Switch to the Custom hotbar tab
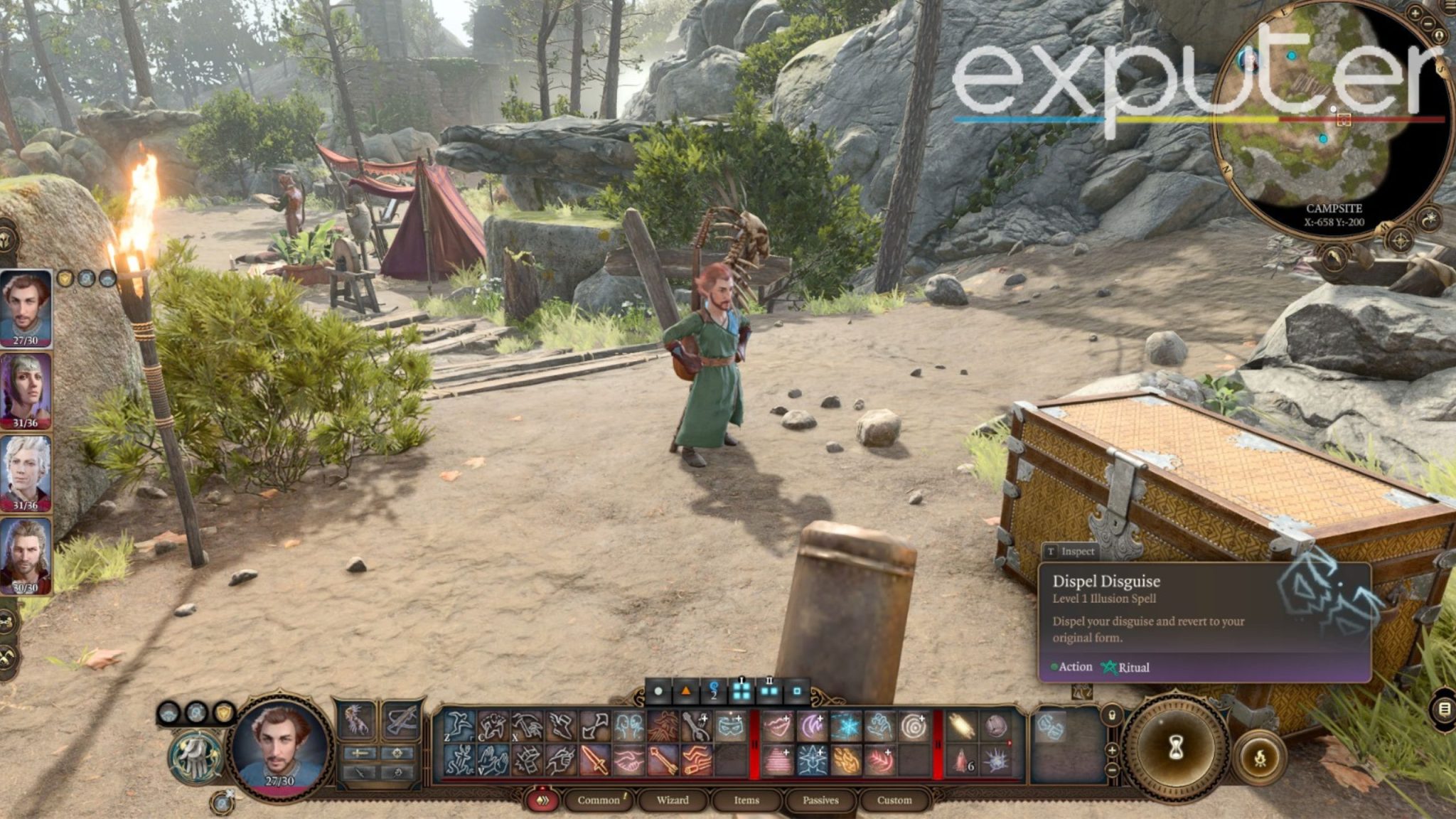The width and height of the screenshot is (1456, 819). (x=894, y=800)
